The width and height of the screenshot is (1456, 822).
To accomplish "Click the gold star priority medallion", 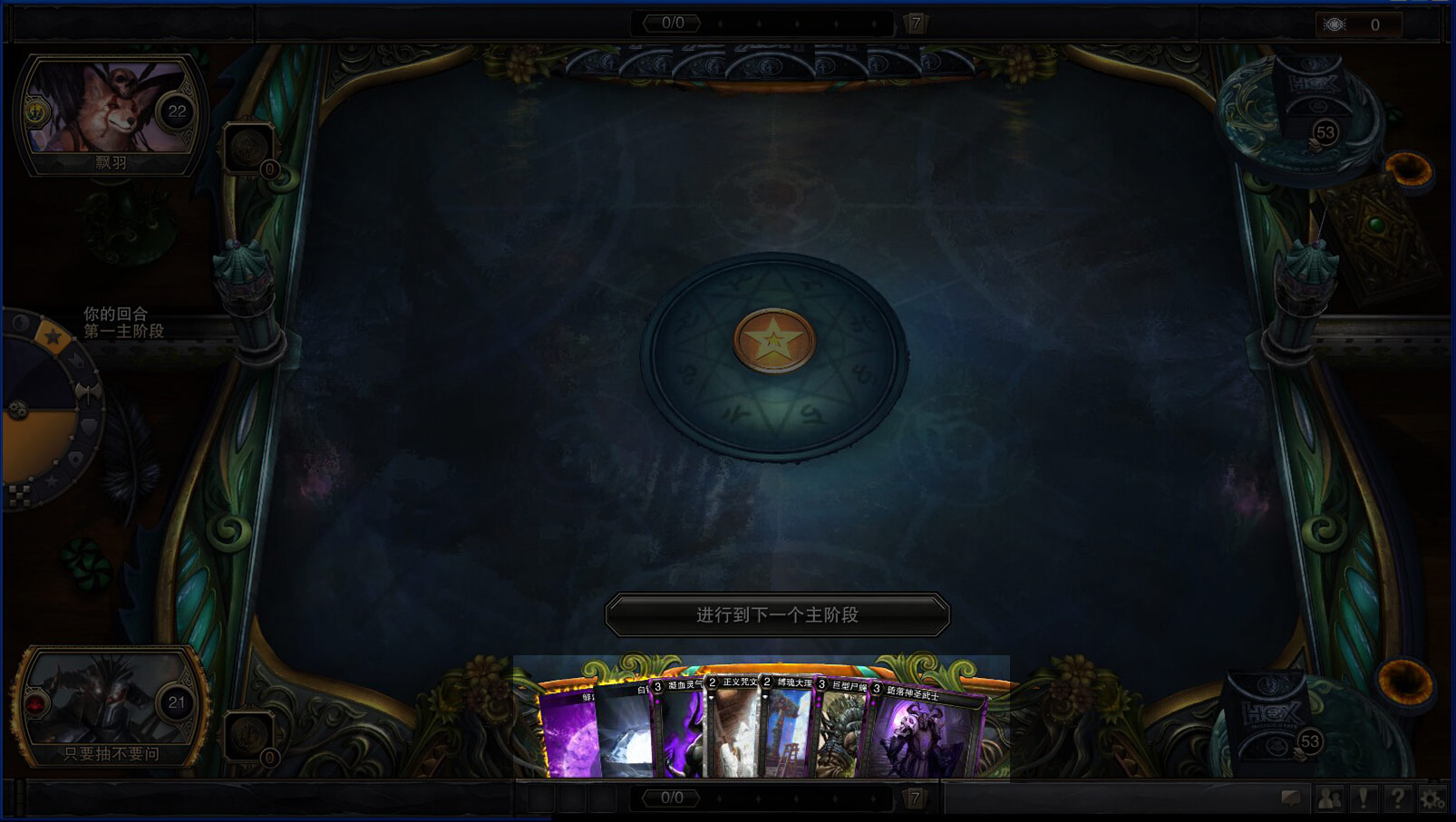I will 773,341.
